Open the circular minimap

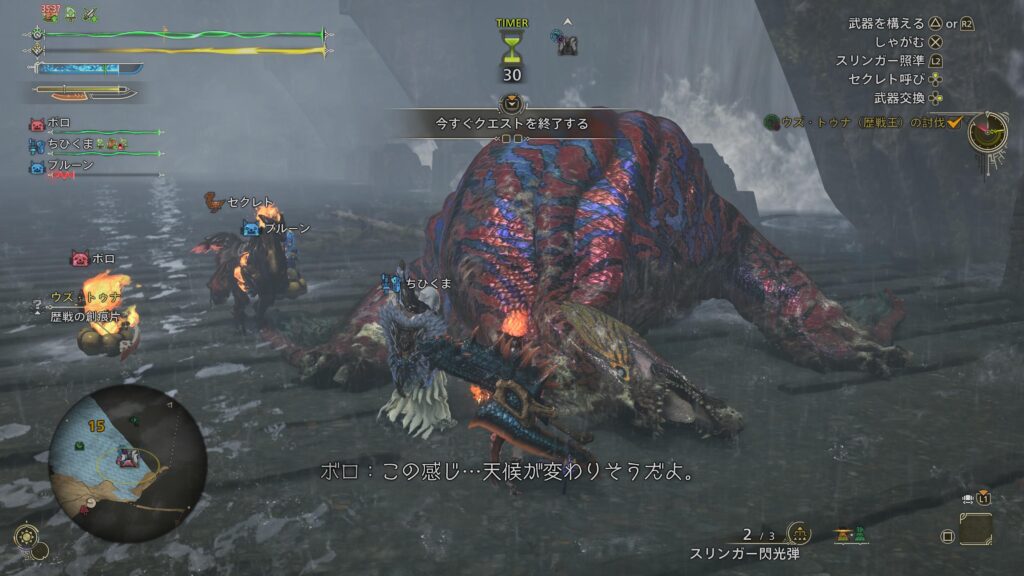point(127,464)
